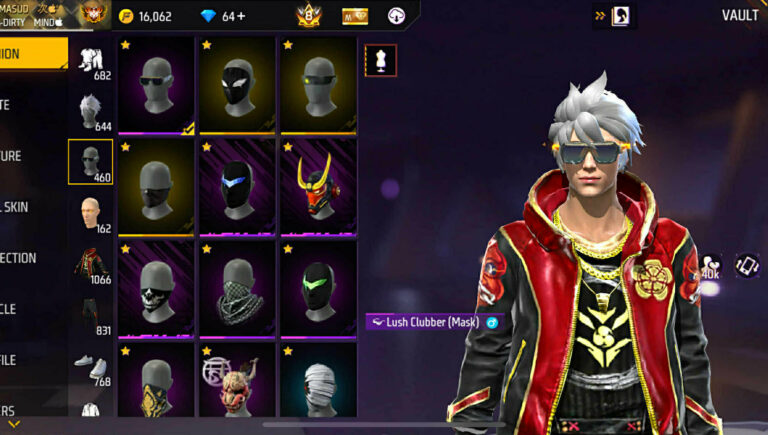Viewport: 768px width, 435px height.
Task: Select the black and white venom-style mask
Action: 237,85
